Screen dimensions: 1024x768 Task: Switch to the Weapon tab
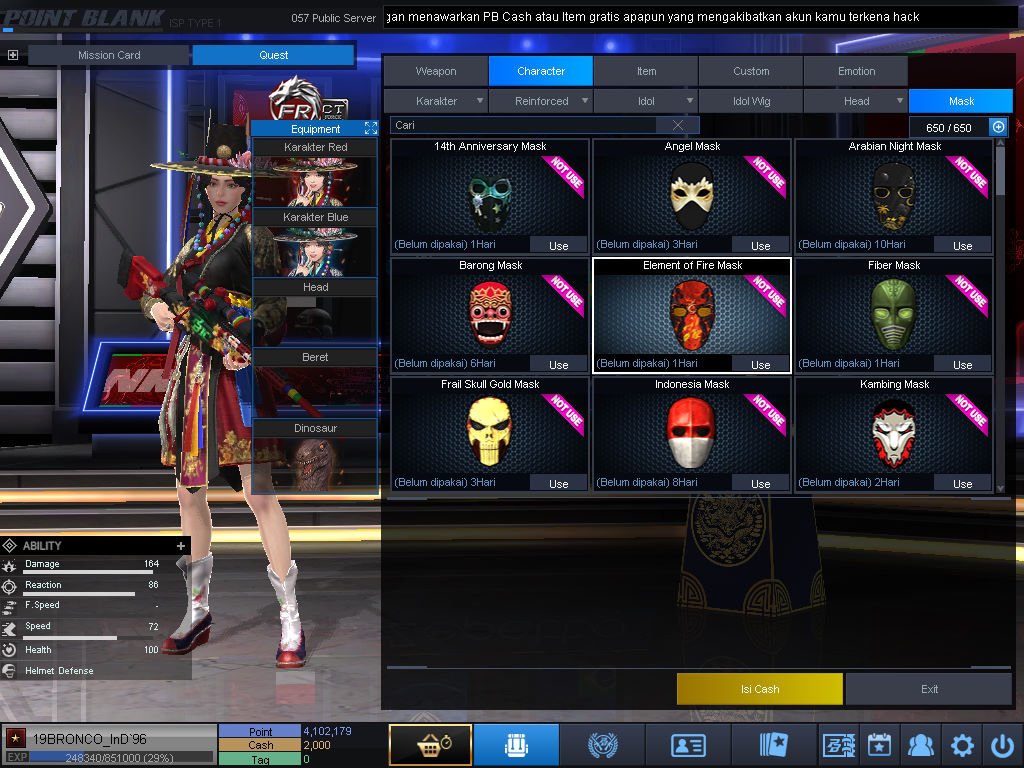435,71
